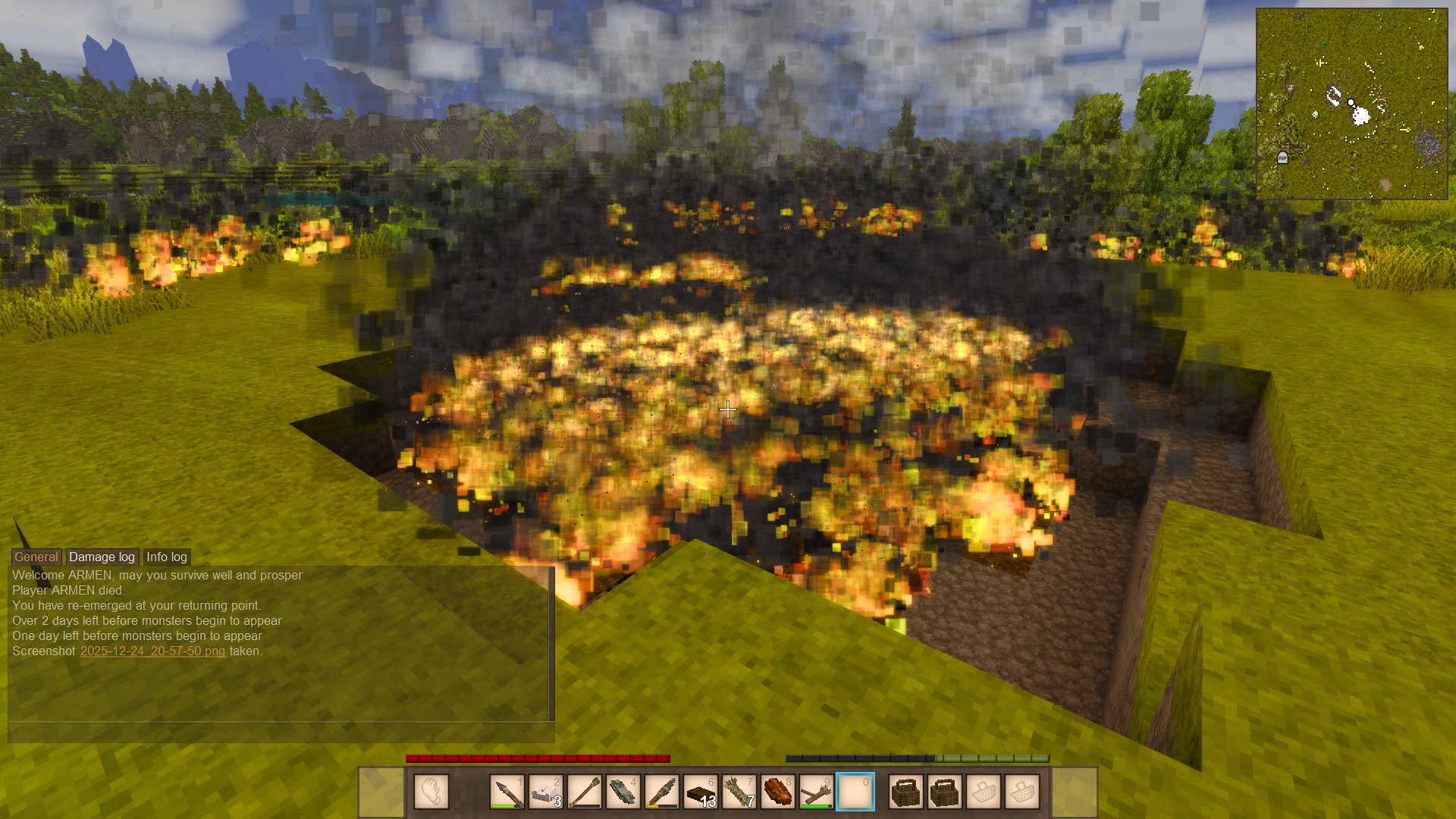Open the Info log tab
The image size is (1456, 819).
click(166, 557)
